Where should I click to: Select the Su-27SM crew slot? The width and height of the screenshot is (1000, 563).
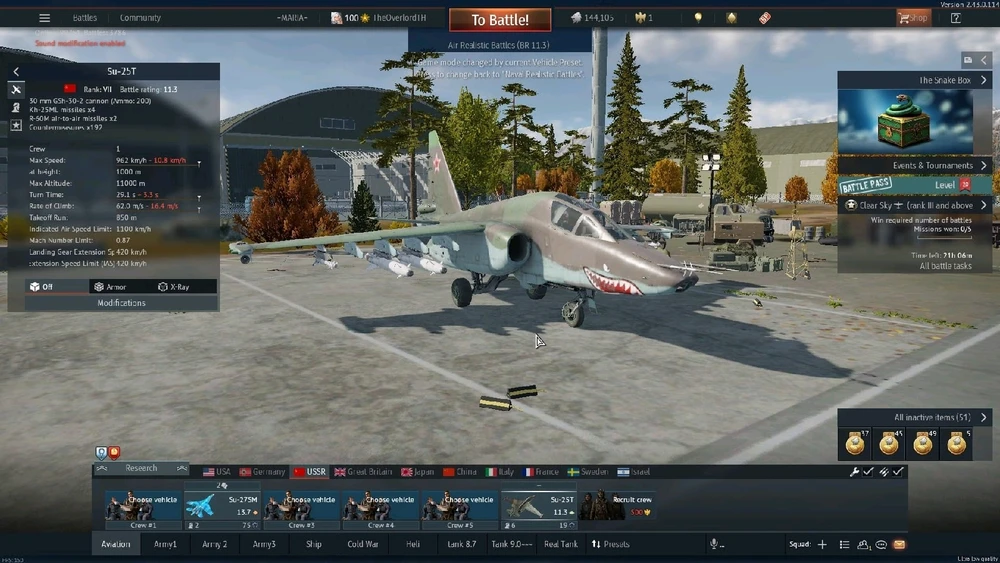point(222,506)
